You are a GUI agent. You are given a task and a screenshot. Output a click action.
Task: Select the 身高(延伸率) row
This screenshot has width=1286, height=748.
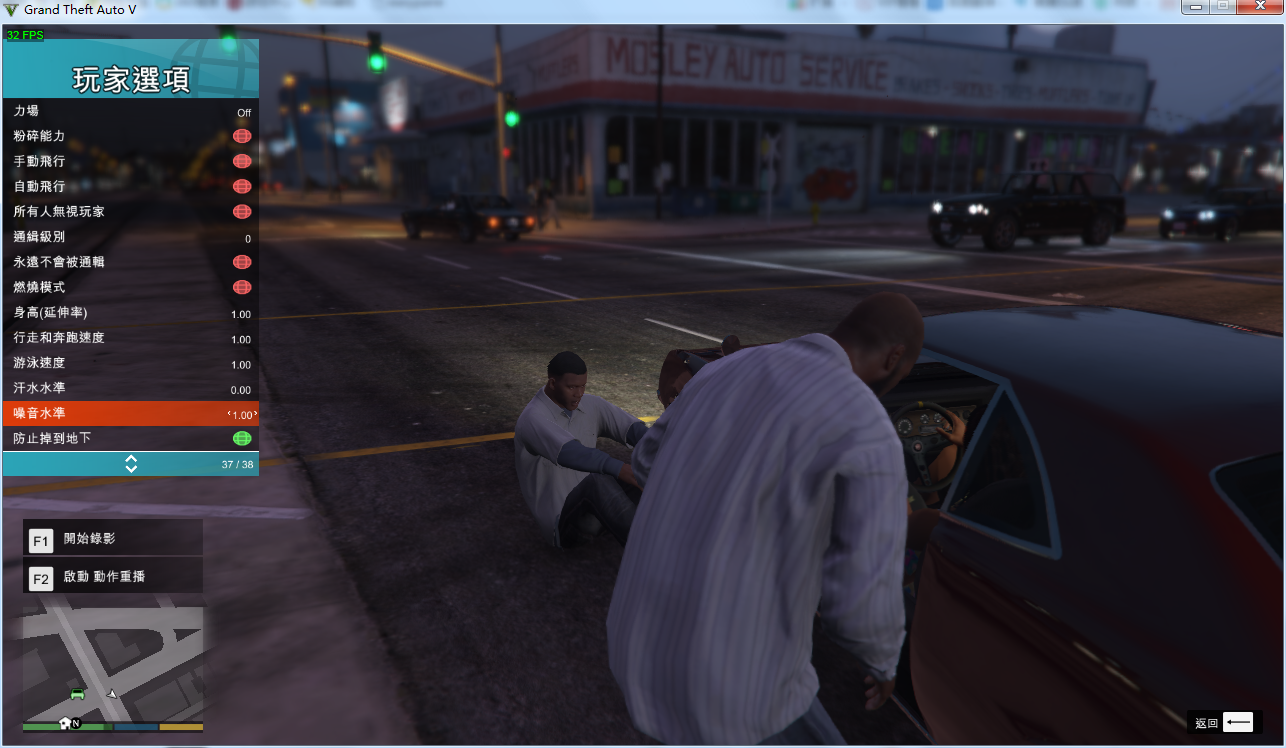[x=130, y=313]
